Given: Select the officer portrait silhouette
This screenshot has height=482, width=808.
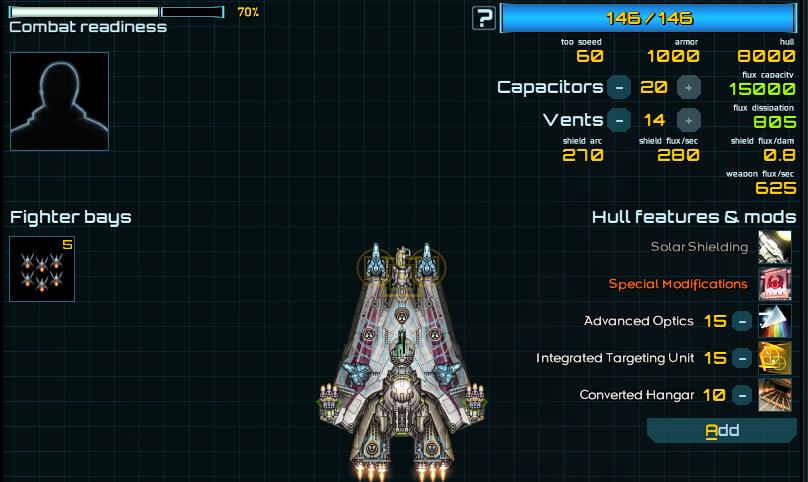Looking at the screenshot, I should tap(59, 101).
